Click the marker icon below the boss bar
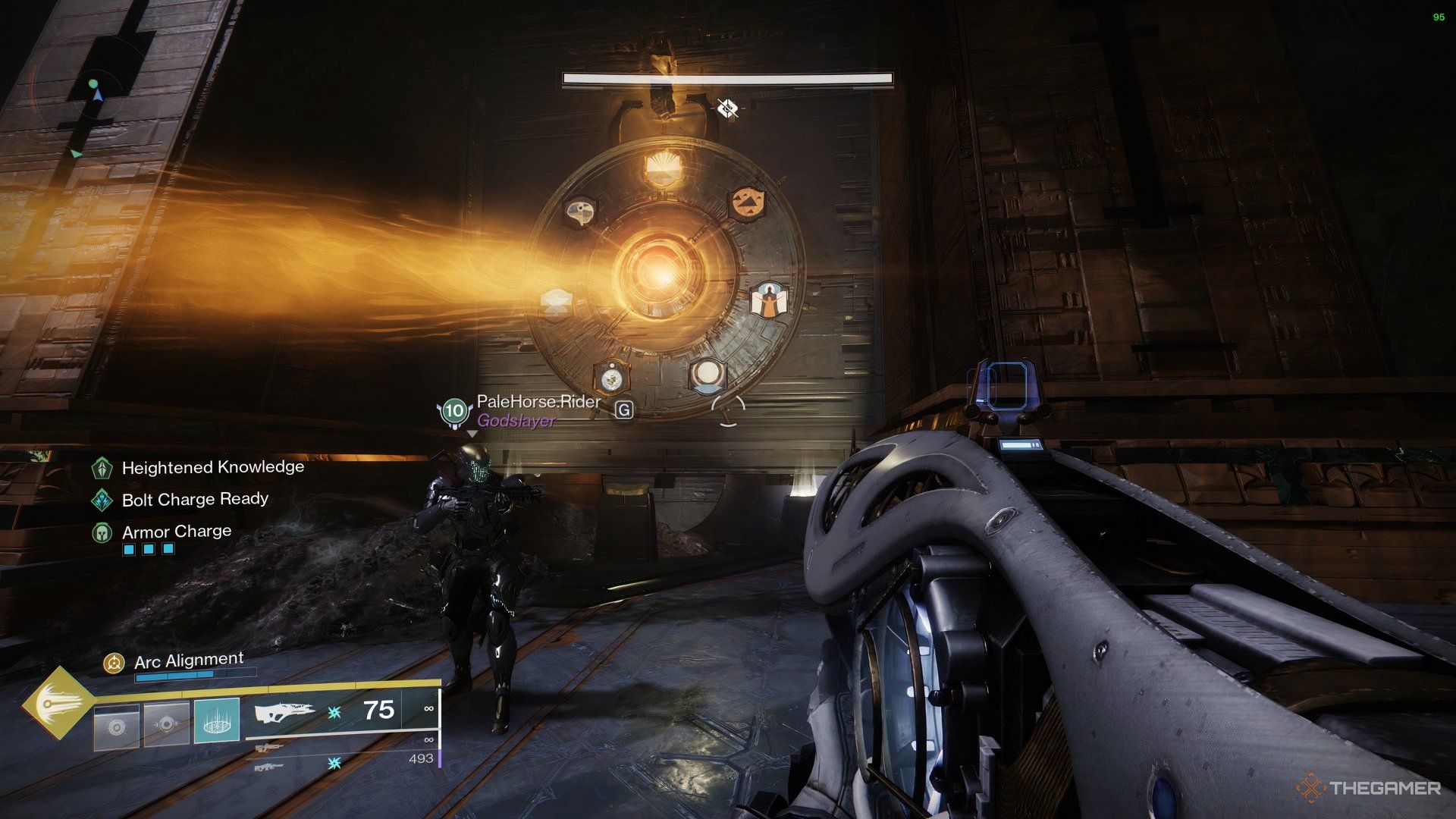1456x819 pixels. click(727, 109)
